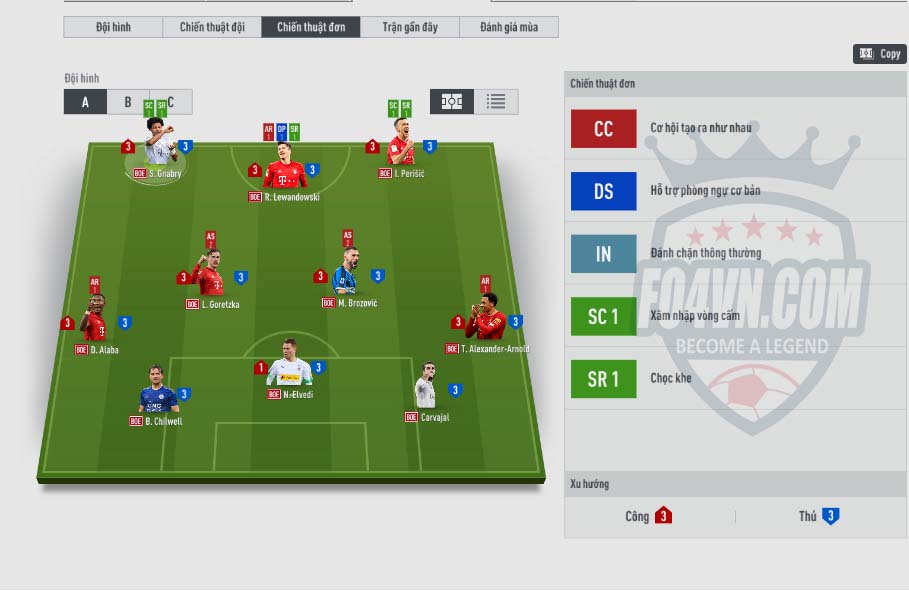Screen dimensions: 909x592
Task: Choose the DS defensive support option
Action: (603, 191)
